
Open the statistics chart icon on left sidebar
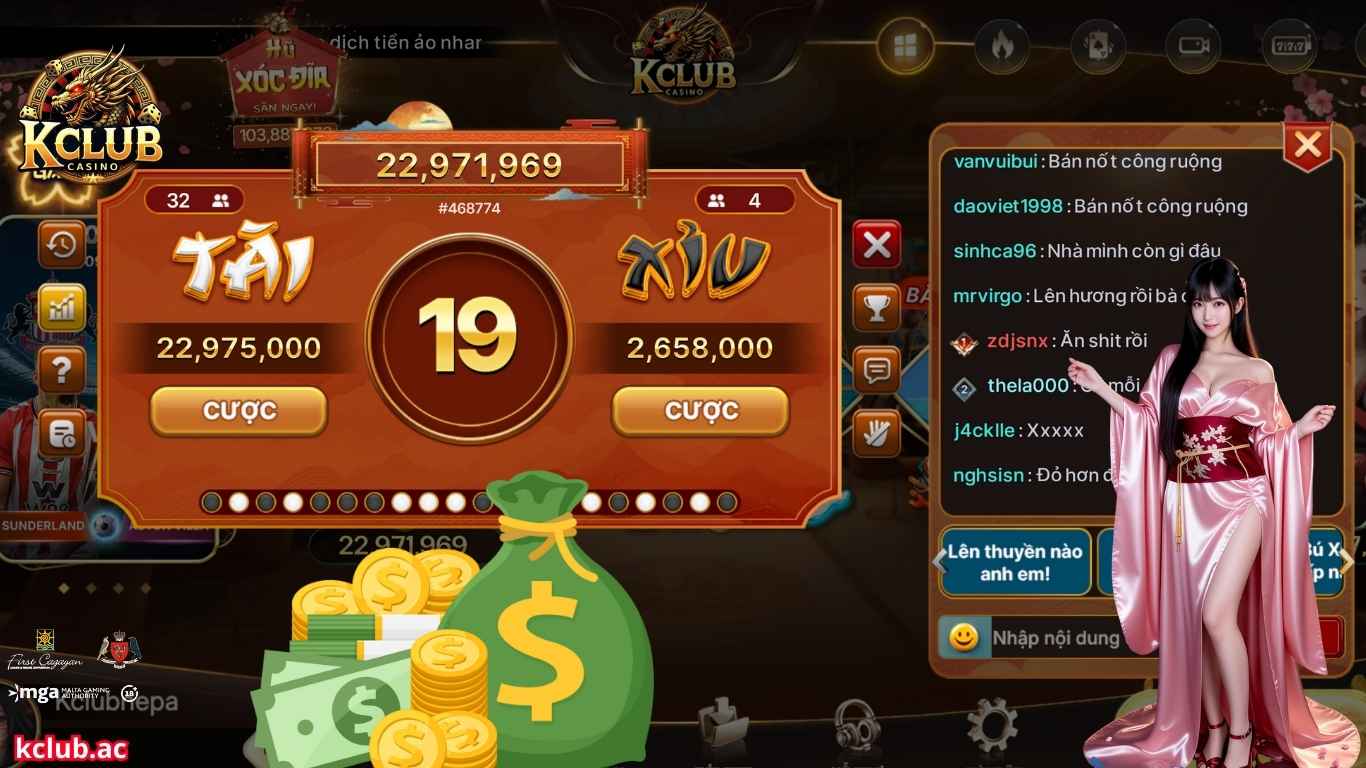[61, 307]
